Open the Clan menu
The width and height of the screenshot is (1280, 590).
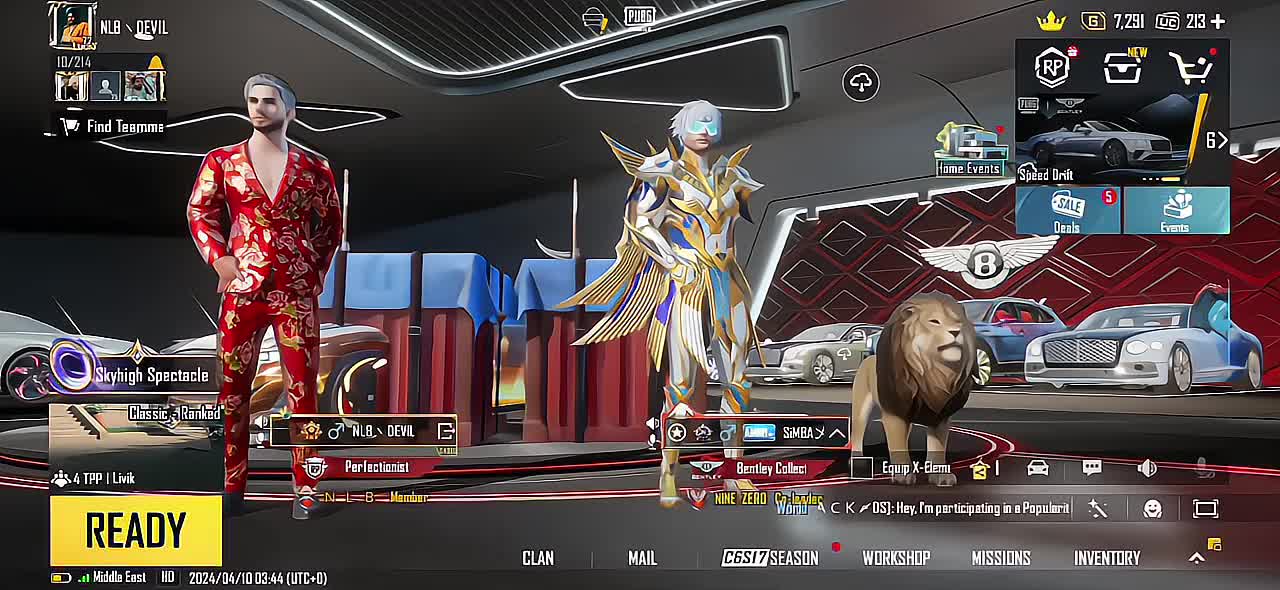click(x=538, y=558)
